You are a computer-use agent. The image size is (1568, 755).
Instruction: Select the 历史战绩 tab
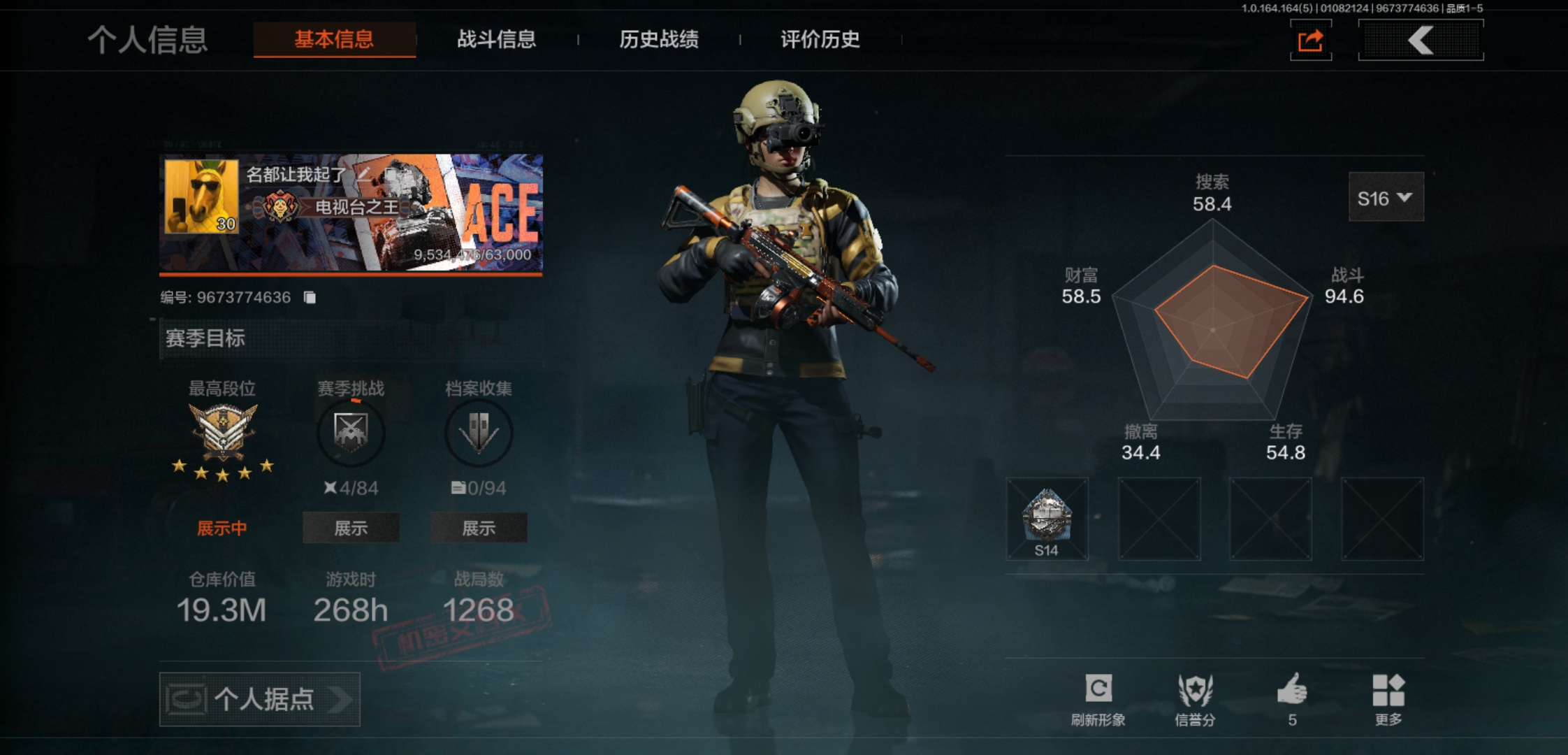point(658,39)
